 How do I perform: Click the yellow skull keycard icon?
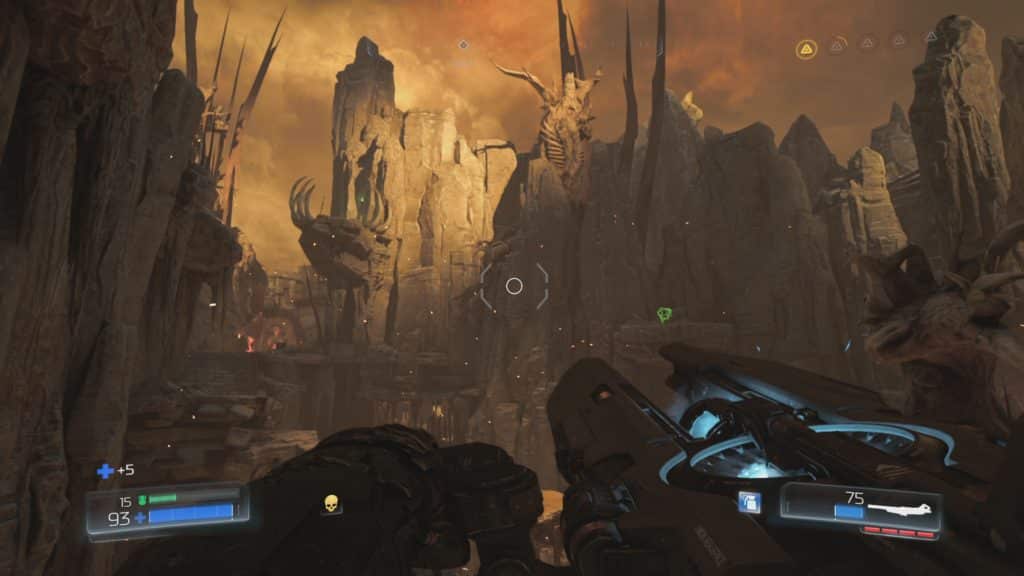331,504
